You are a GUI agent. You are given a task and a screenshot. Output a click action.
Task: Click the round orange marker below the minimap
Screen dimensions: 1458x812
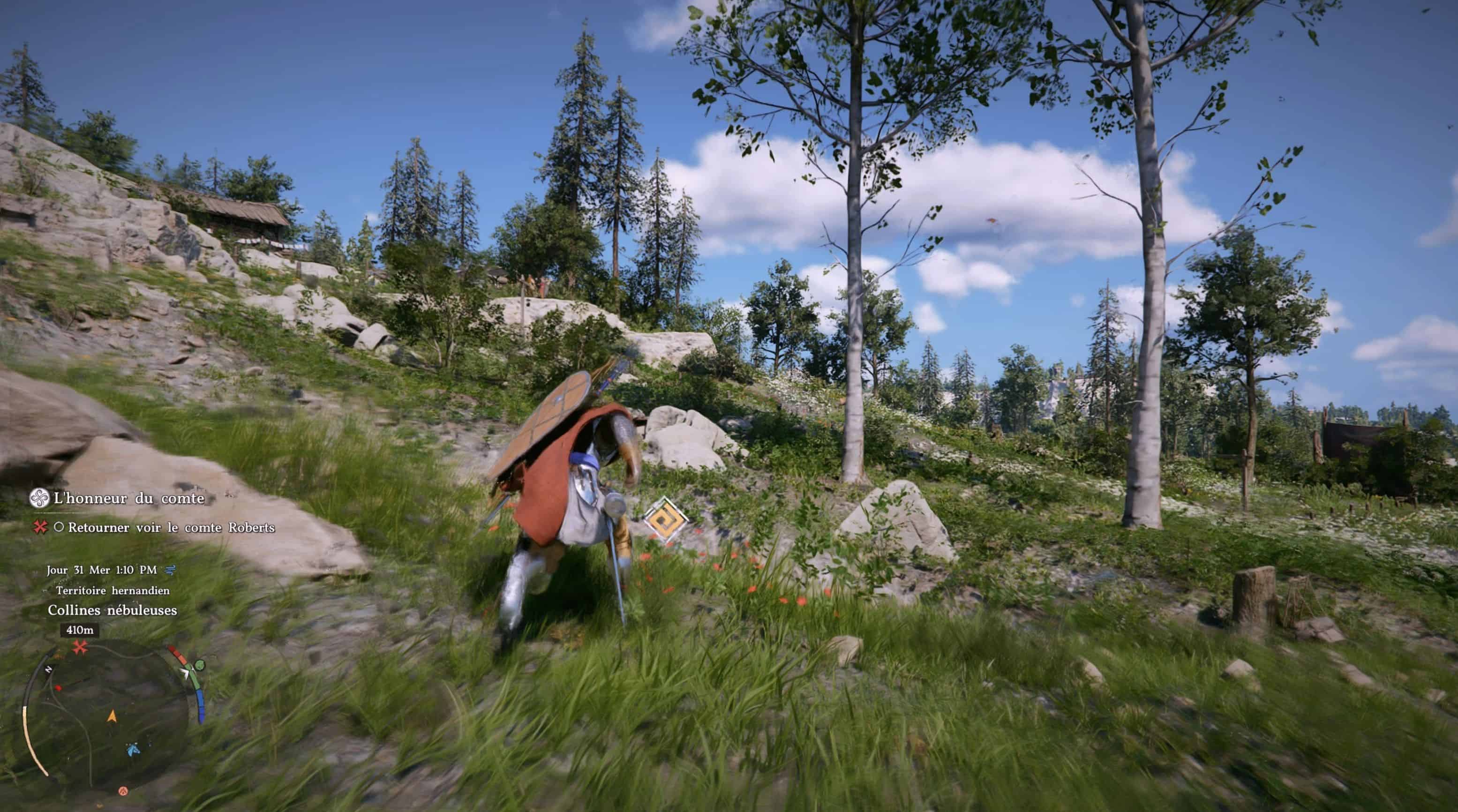pos(123,790)
